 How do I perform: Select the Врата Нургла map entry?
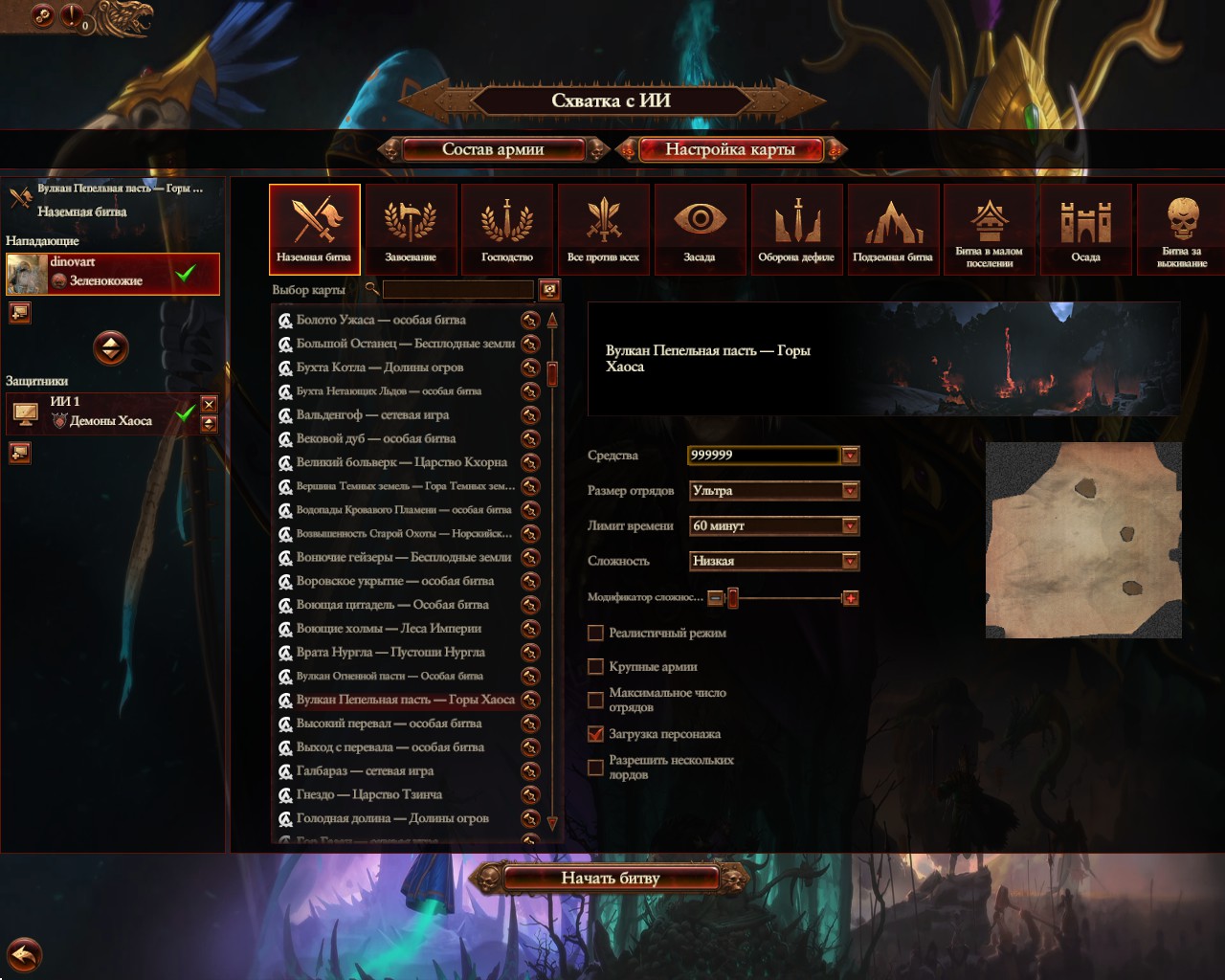point(390,652)
